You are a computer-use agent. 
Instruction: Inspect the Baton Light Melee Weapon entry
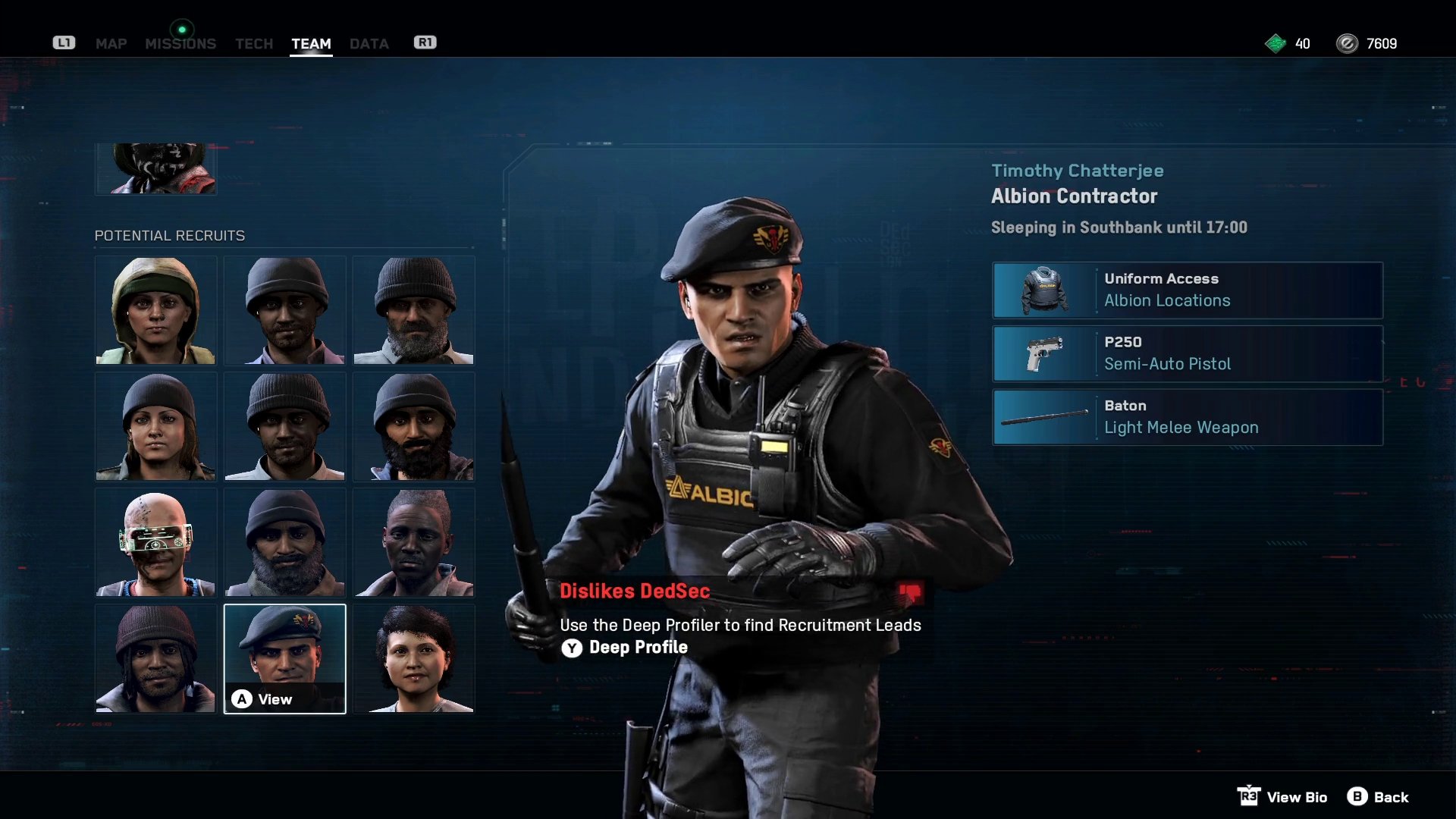pos(1187,418)
